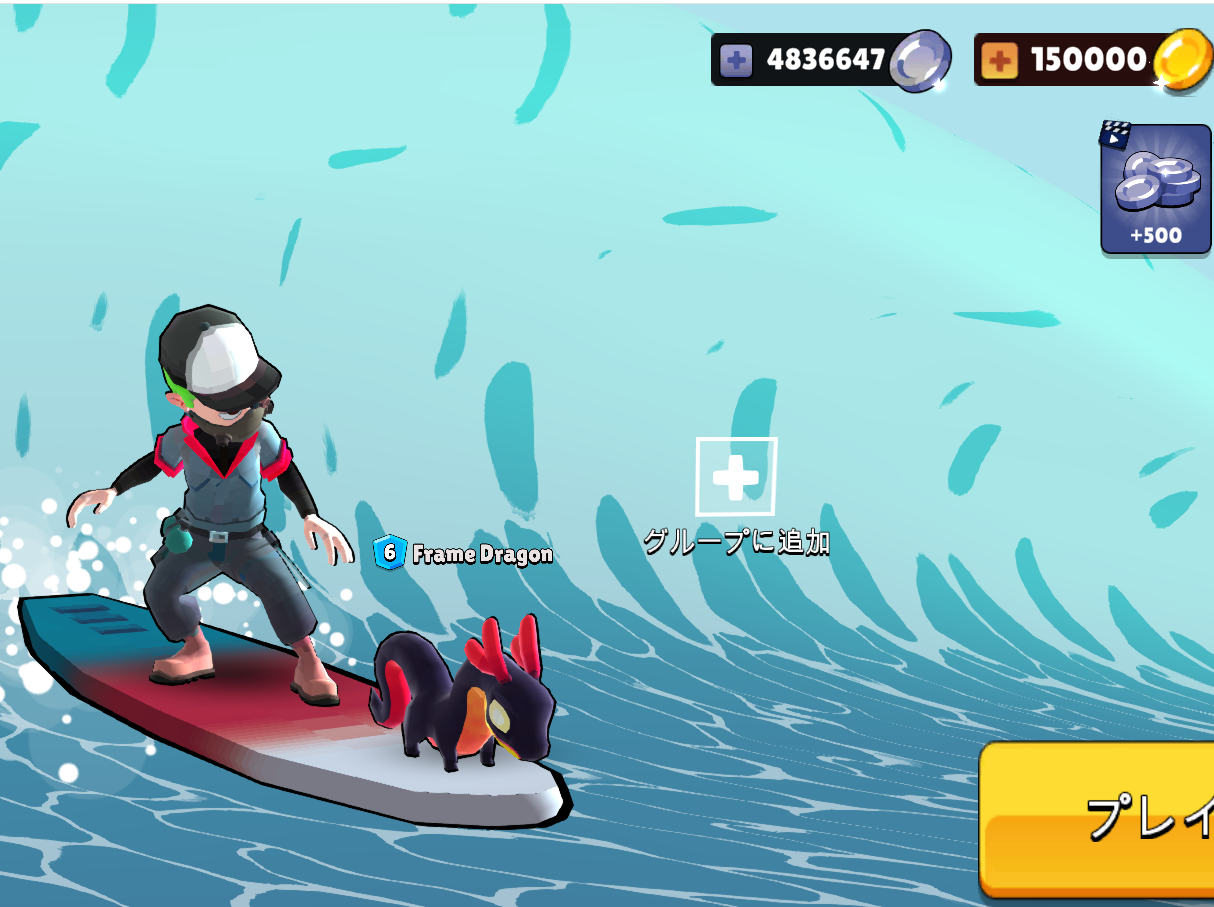
Task: Buy more gold coins with the orange plus
Action: [x=999, y=61]
